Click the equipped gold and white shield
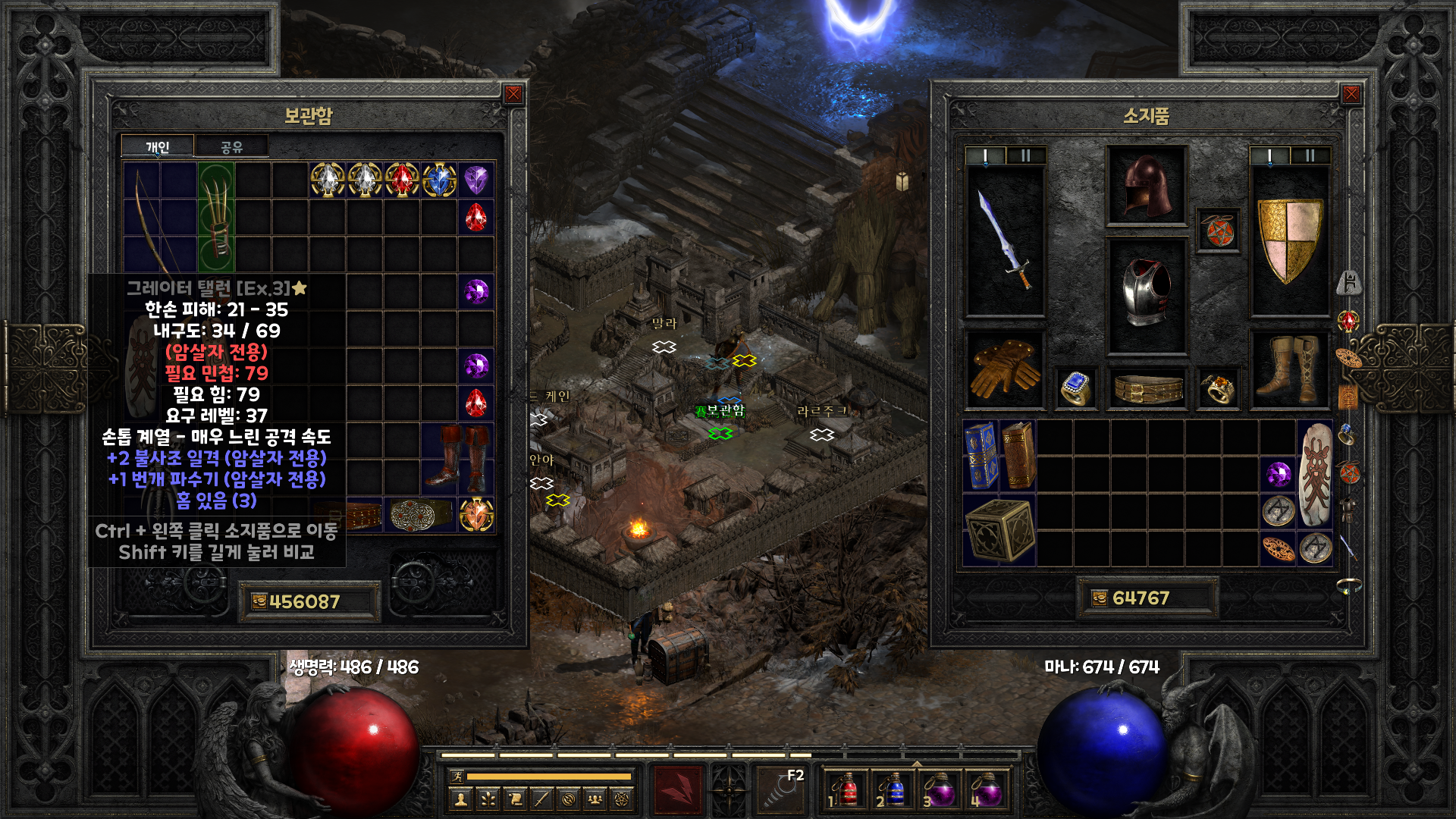1456x819 pixels. 1289,240
